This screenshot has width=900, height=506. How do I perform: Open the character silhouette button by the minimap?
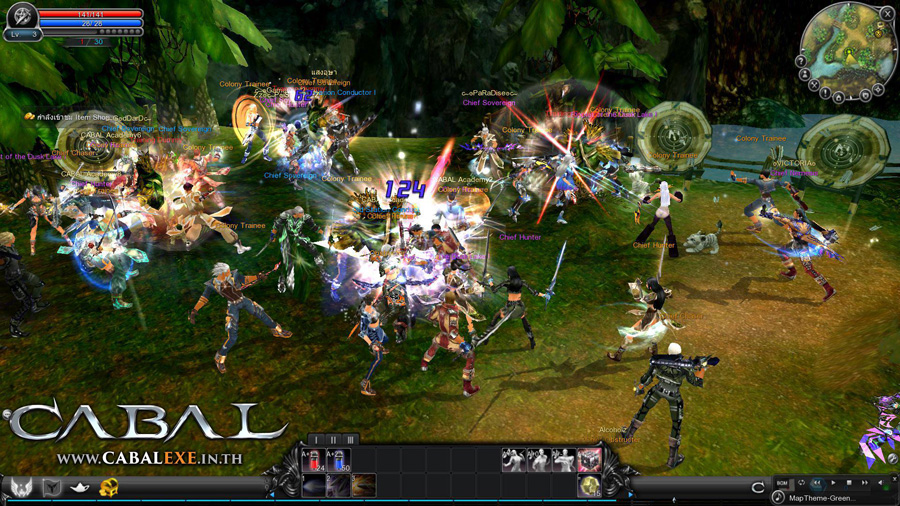click(805, 75)
